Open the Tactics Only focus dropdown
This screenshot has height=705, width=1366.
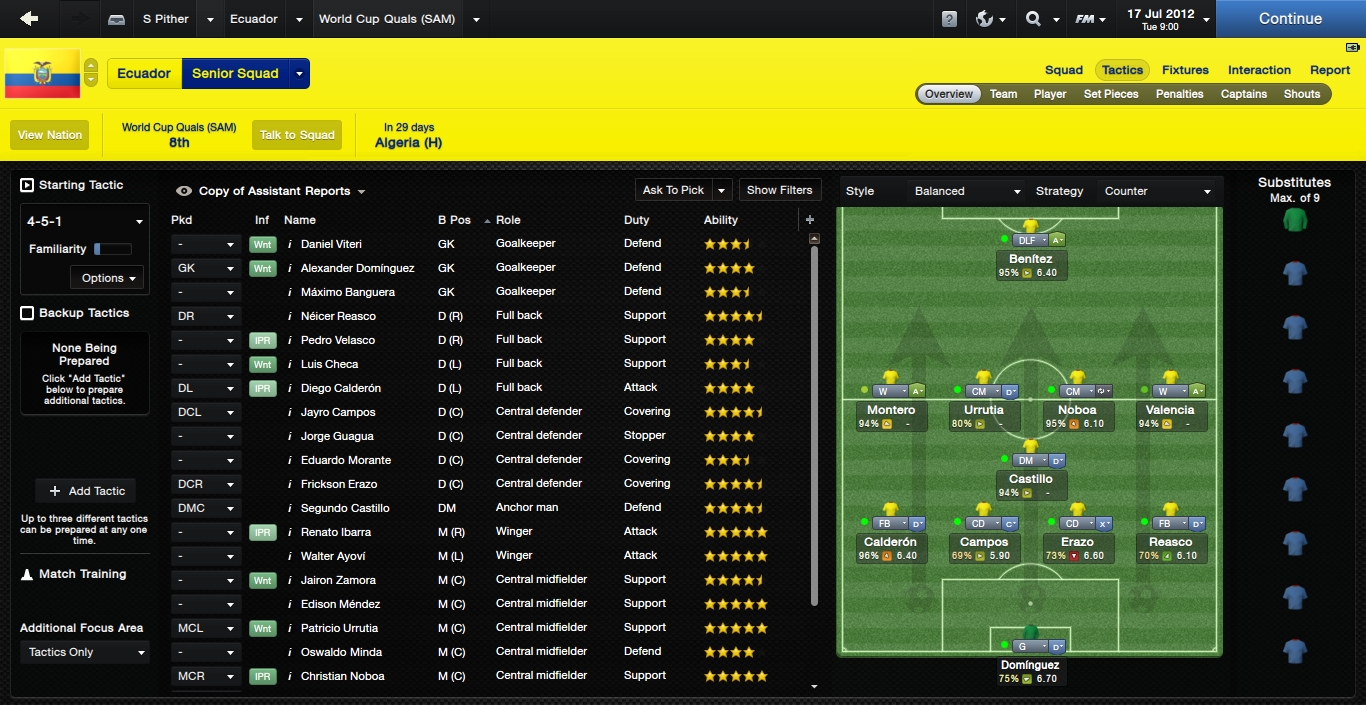[85, 652]
